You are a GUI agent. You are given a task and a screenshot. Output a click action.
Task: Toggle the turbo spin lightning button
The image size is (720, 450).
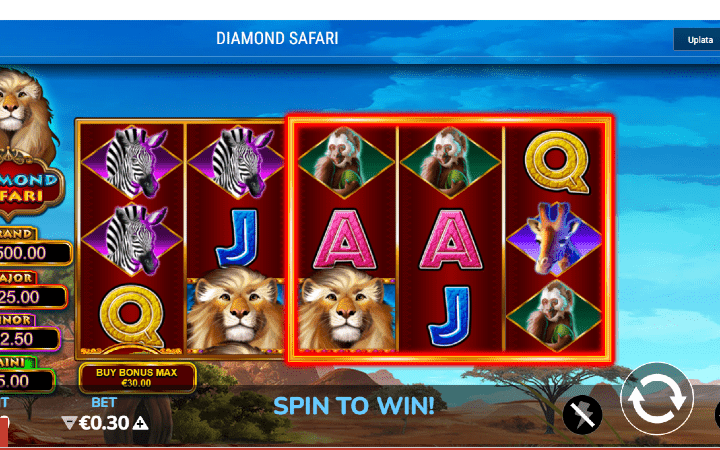tap(582, 414)
